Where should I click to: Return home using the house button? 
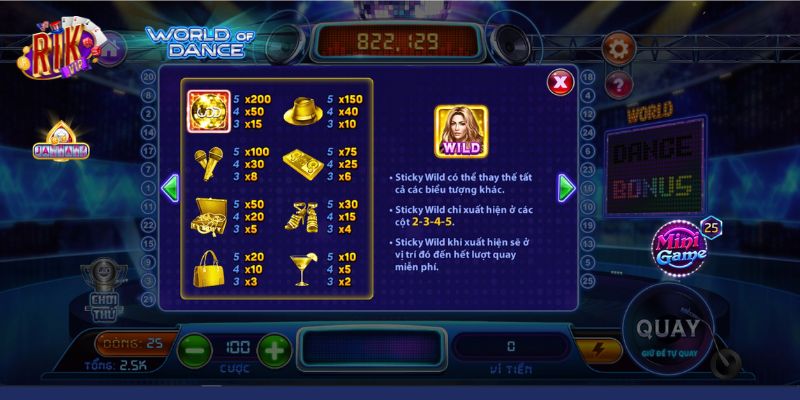[112, 45]
